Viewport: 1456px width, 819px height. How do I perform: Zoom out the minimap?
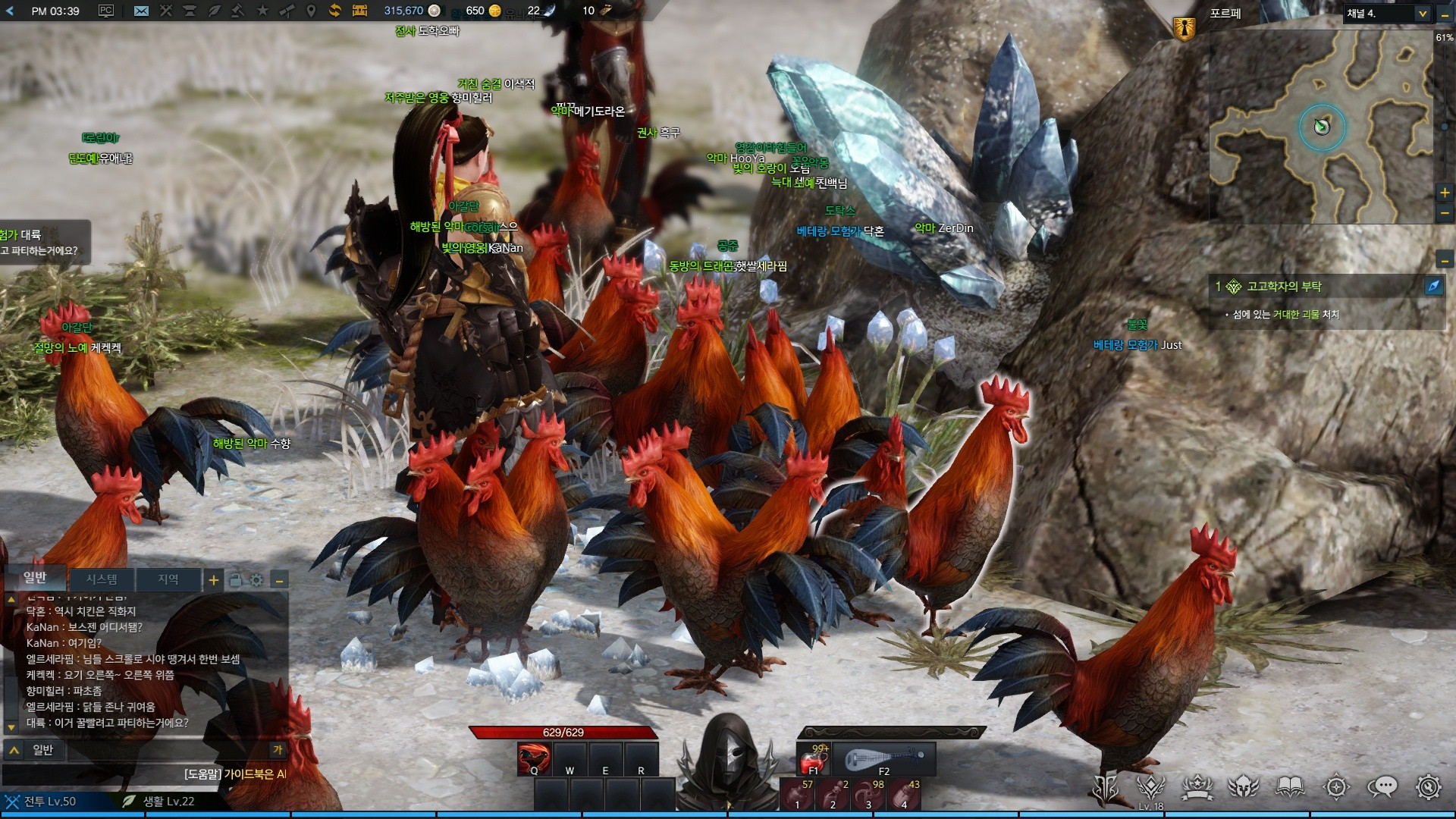1445,213
